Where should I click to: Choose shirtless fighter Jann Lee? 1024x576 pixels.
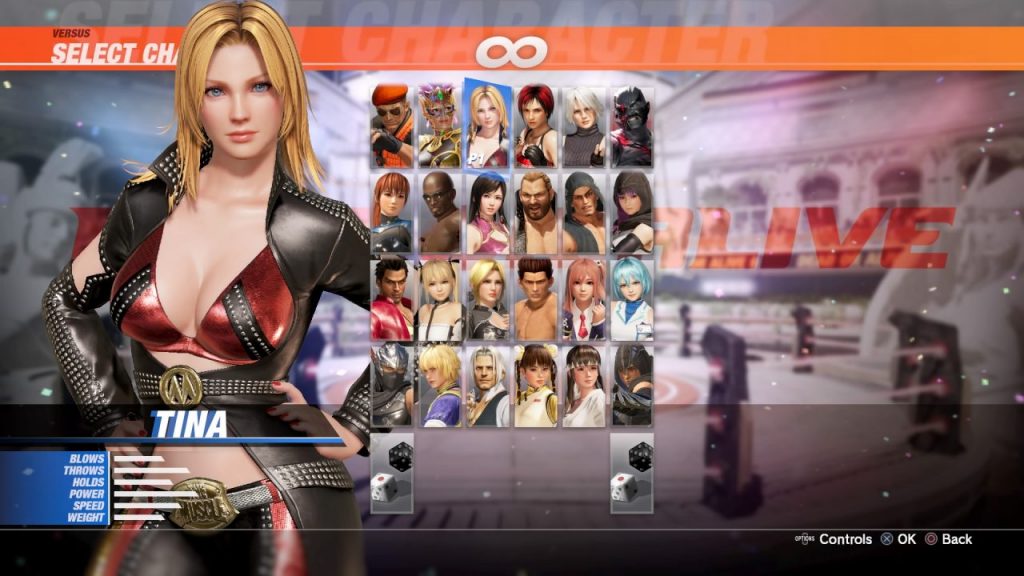coord(536,299)
